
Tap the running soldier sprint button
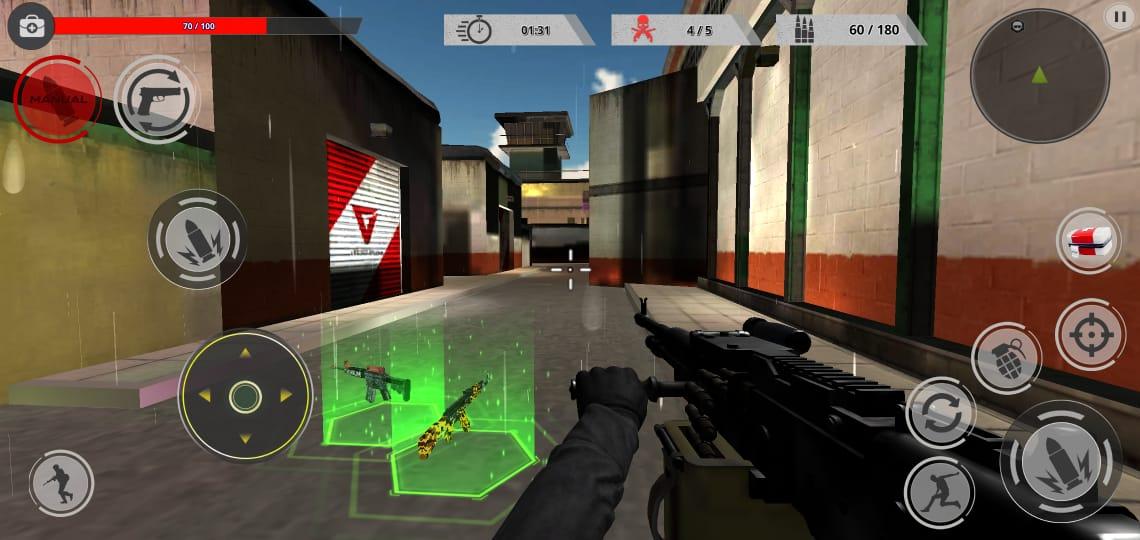pyautogui.click(x=61, y=483)
